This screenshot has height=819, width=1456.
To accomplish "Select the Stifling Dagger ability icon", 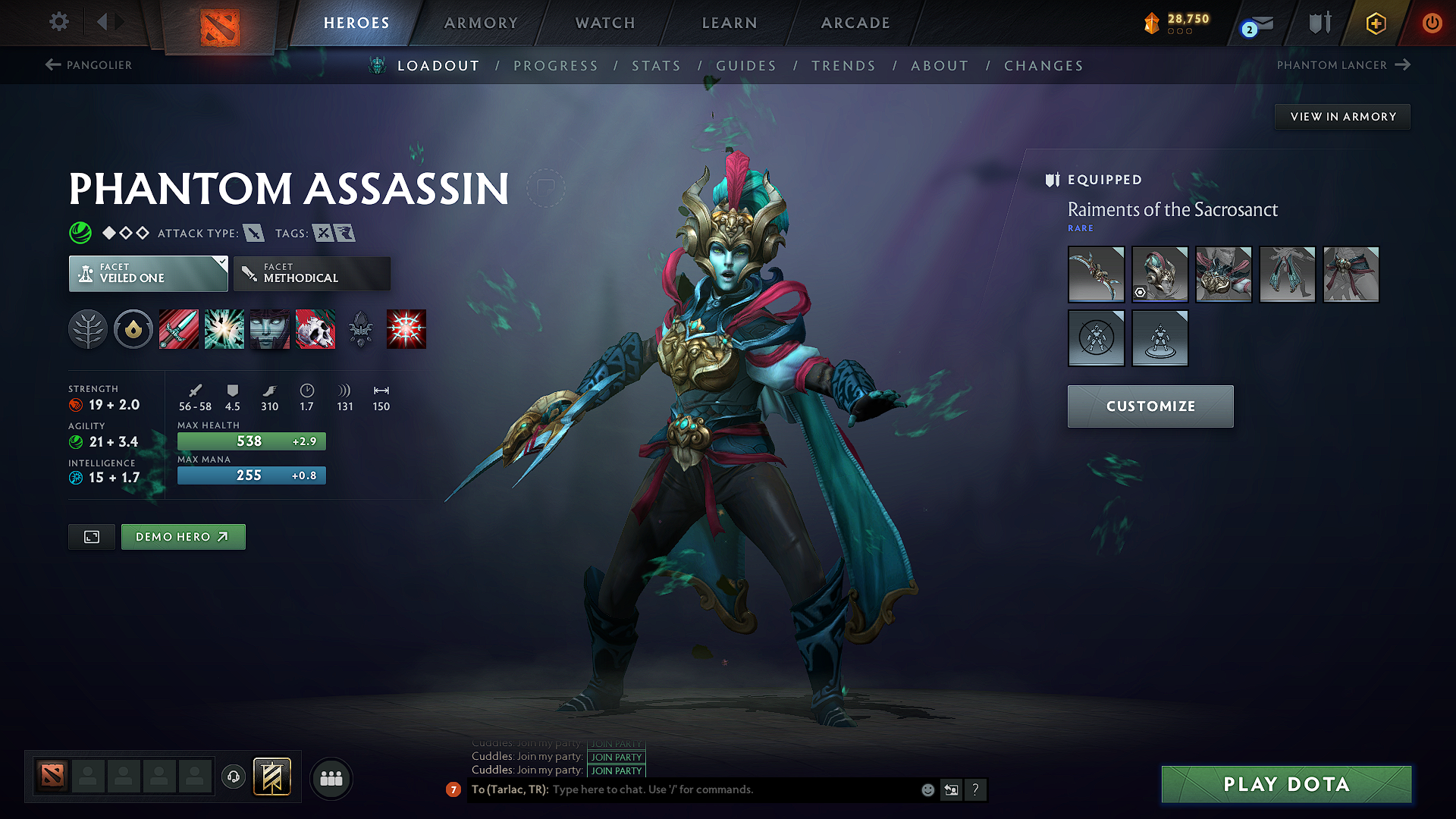I will (x=178, y=329).
